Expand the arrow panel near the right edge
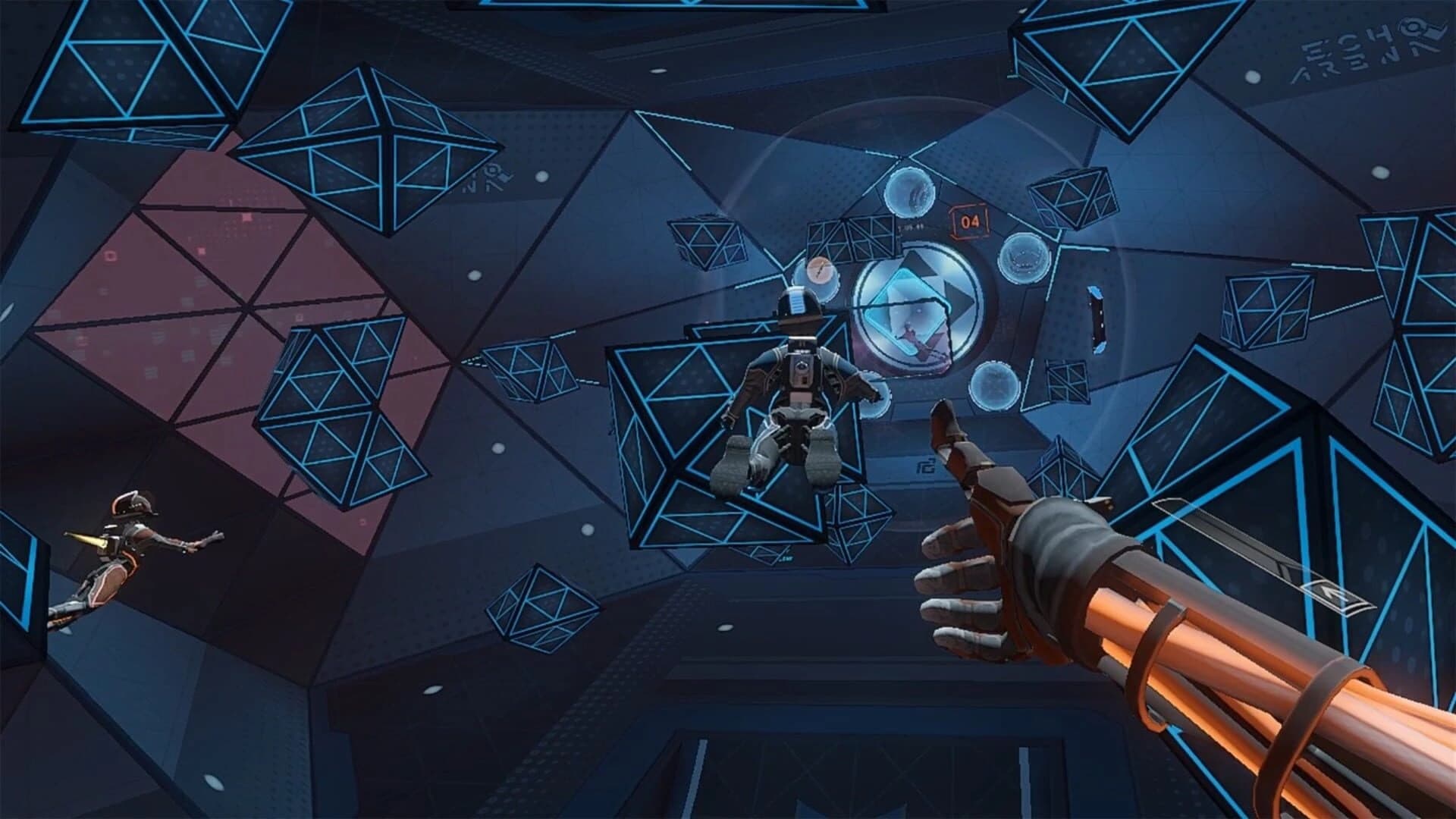 click(1333, 594)
